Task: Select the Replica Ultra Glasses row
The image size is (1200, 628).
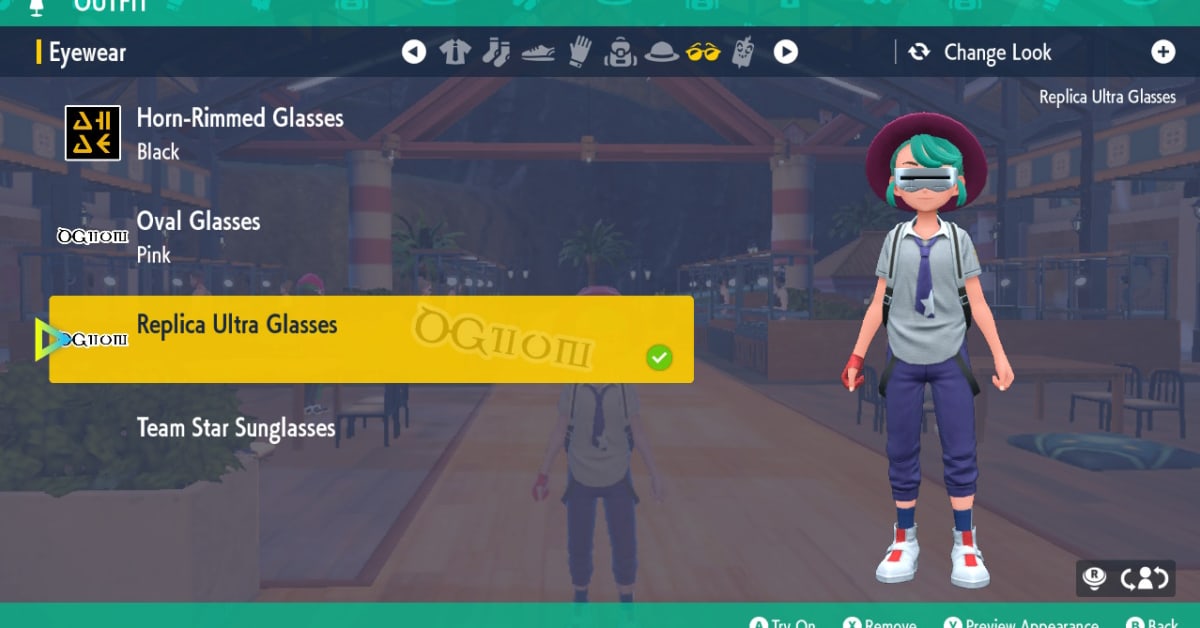Action: 370,339
